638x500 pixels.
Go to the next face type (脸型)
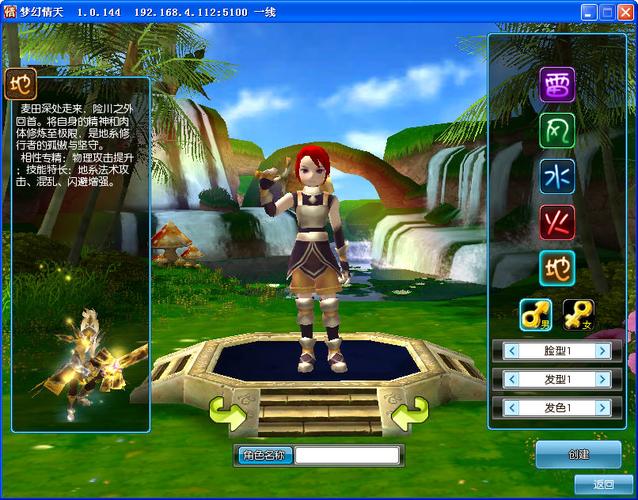coord(602,351)
